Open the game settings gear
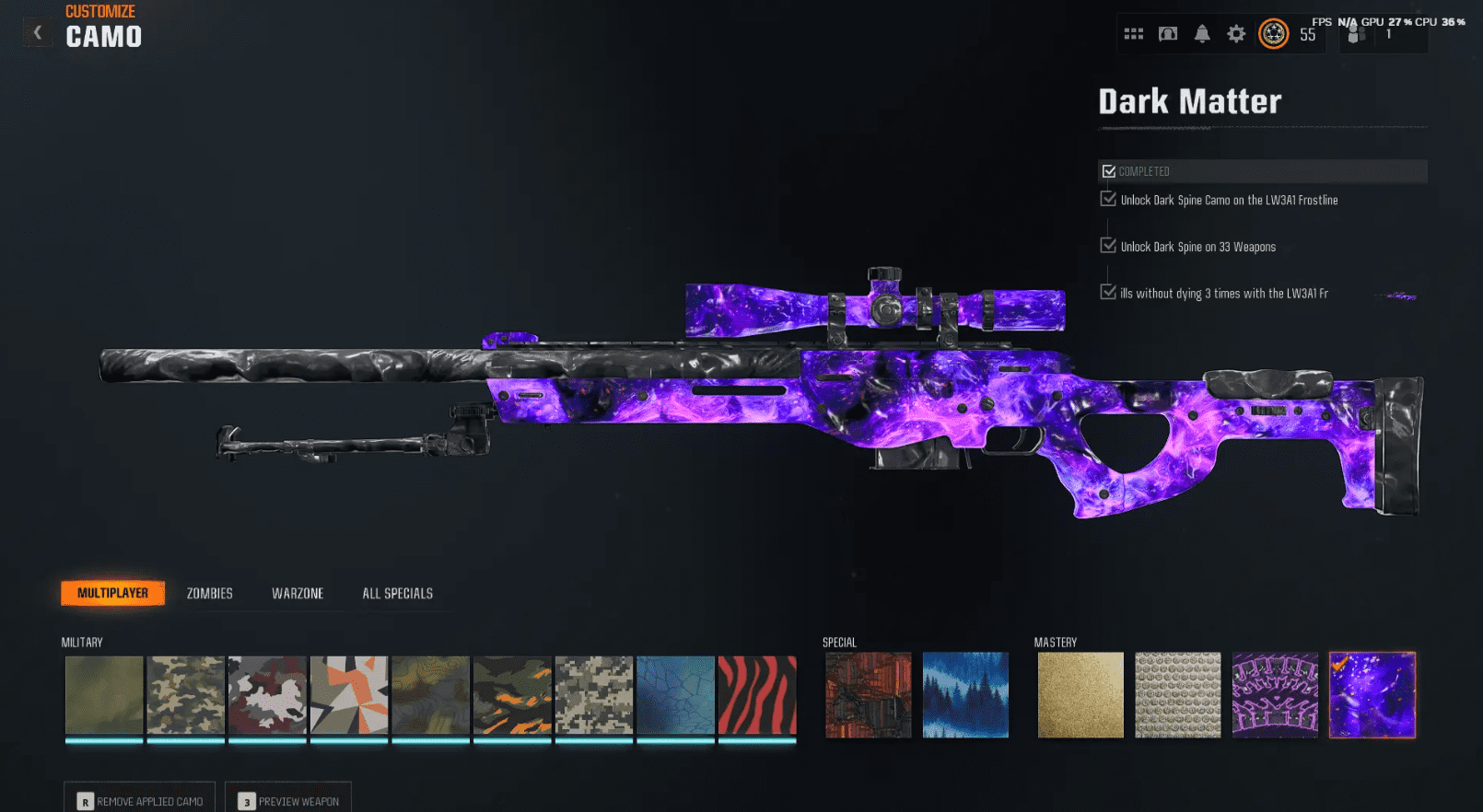Viewport: 1483px width, 812px height. 1234,33
